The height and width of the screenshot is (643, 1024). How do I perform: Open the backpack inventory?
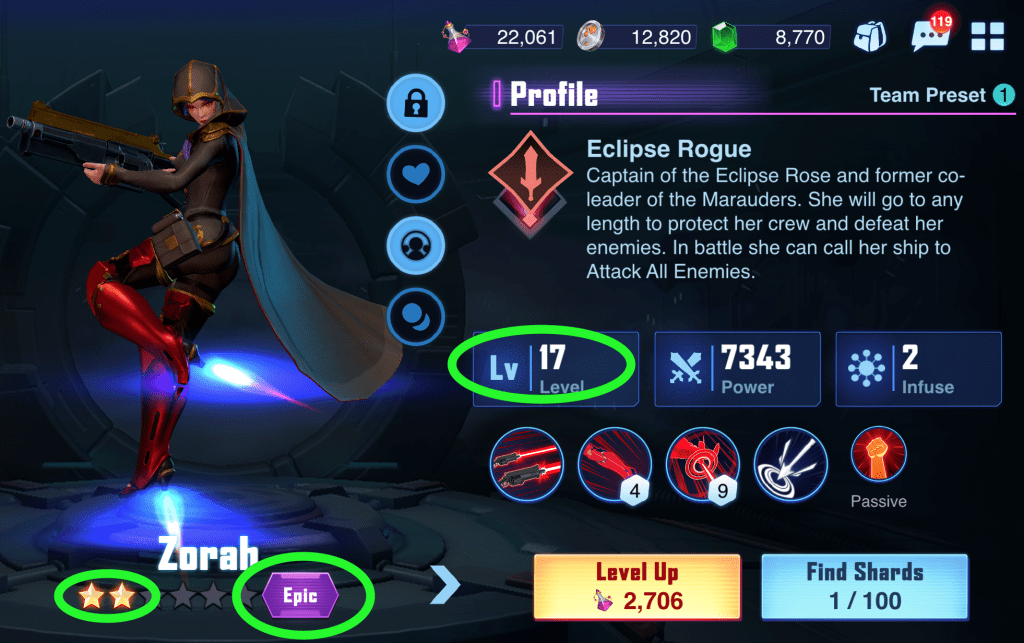[x=869, y=37]
